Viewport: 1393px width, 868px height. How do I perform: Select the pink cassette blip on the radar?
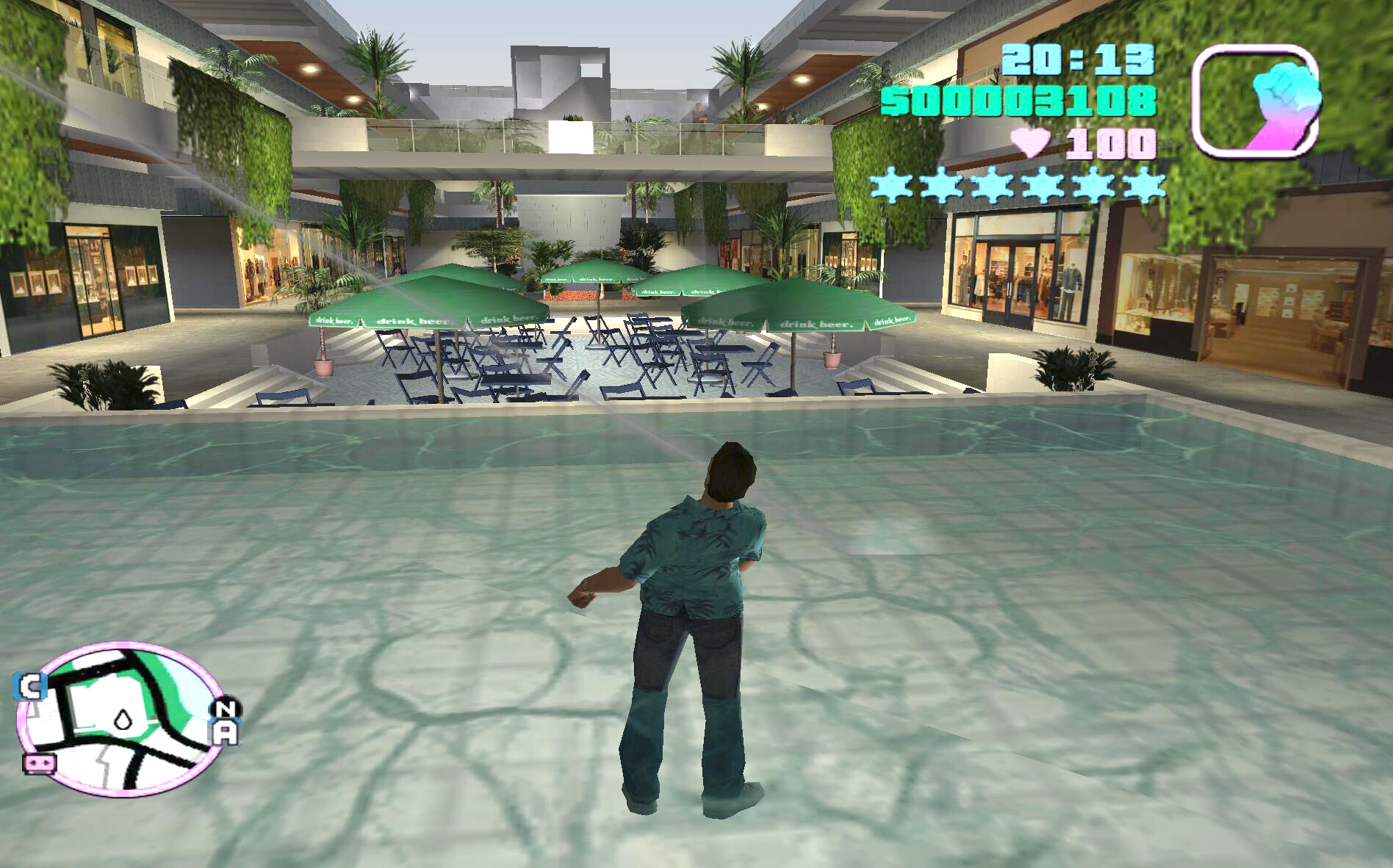click(40, 764)
